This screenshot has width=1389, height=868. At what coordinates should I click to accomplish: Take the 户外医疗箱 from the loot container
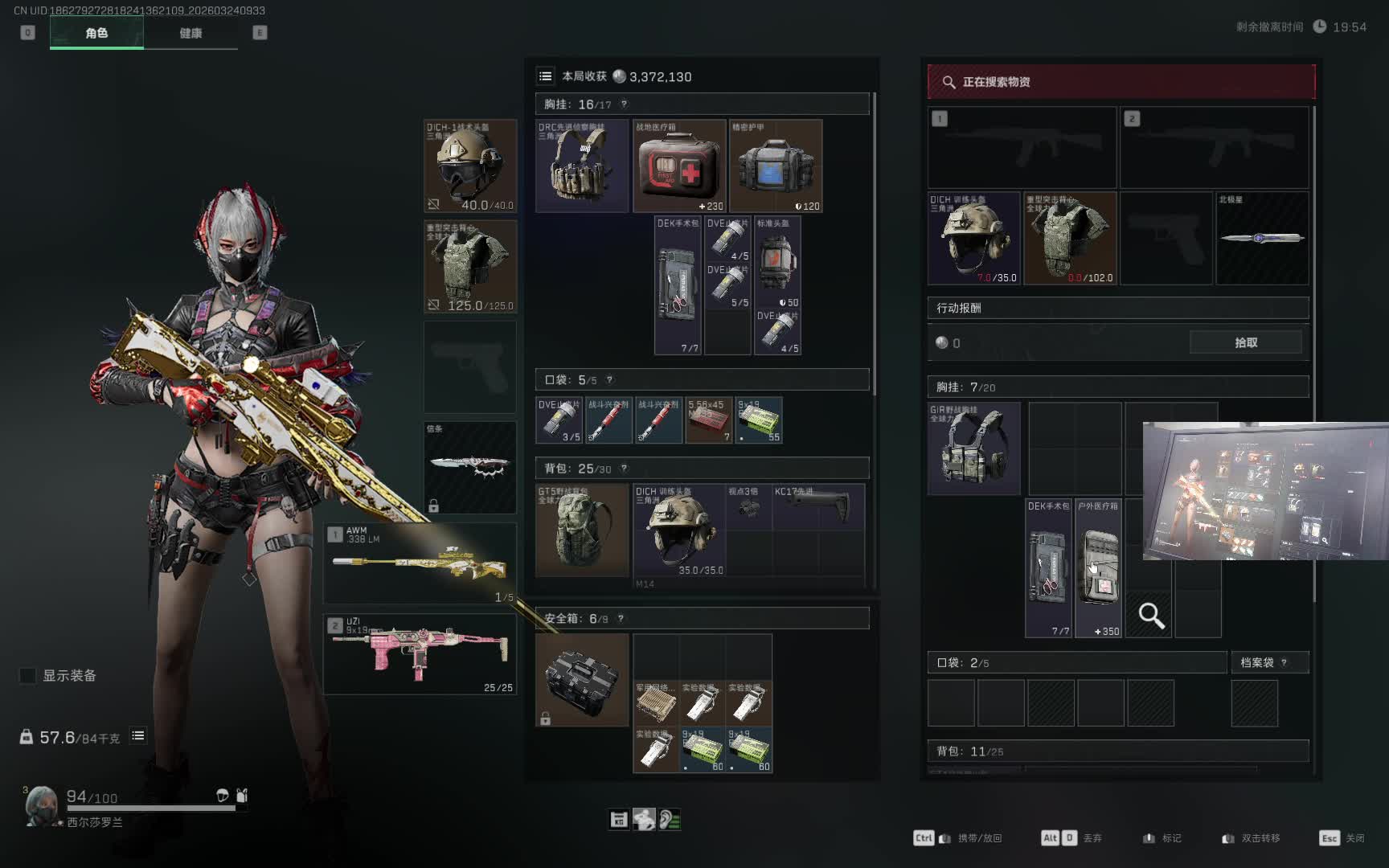(1098, 568)
